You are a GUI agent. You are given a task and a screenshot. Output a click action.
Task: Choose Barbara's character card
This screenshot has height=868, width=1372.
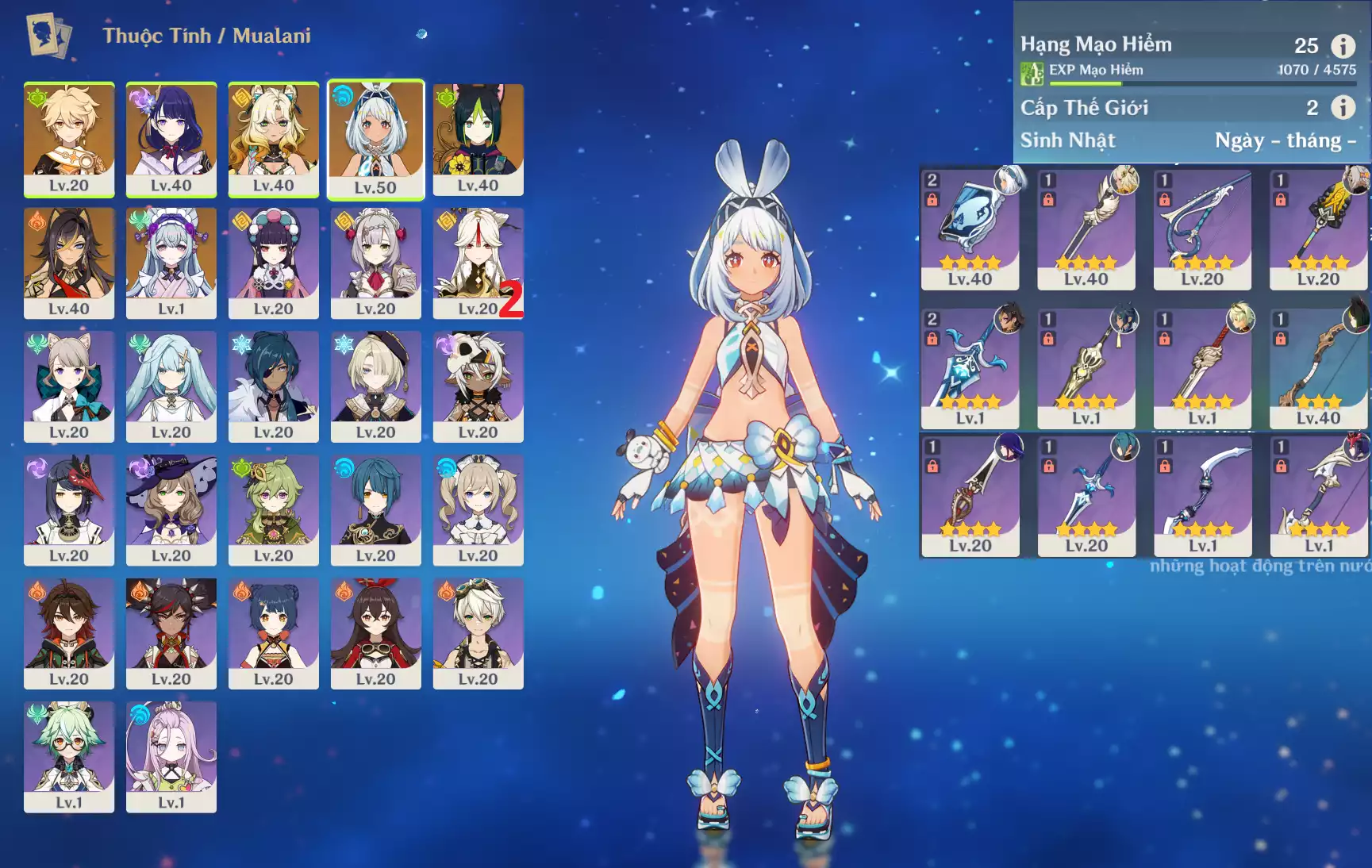tap(478, 510)
